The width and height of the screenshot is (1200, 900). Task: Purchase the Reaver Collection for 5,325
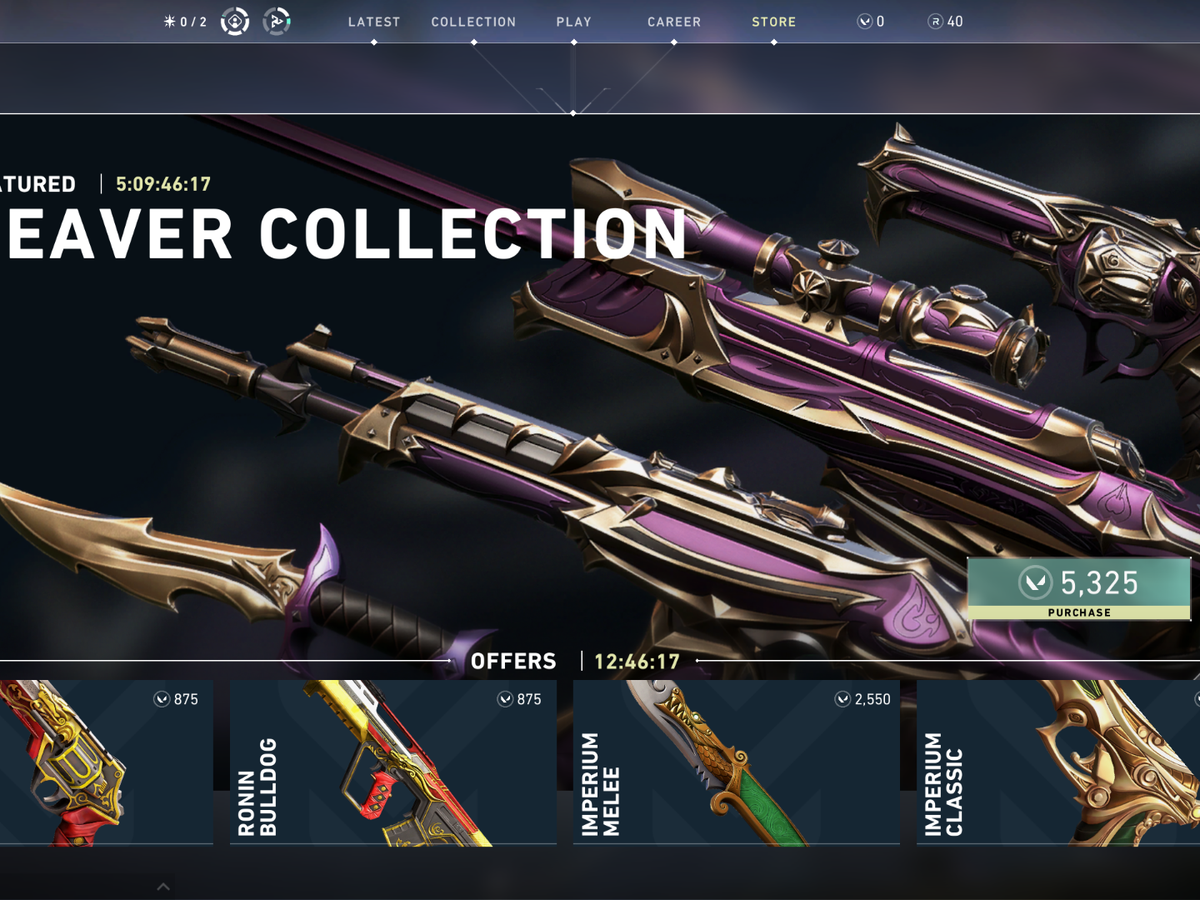(1080, 589)
